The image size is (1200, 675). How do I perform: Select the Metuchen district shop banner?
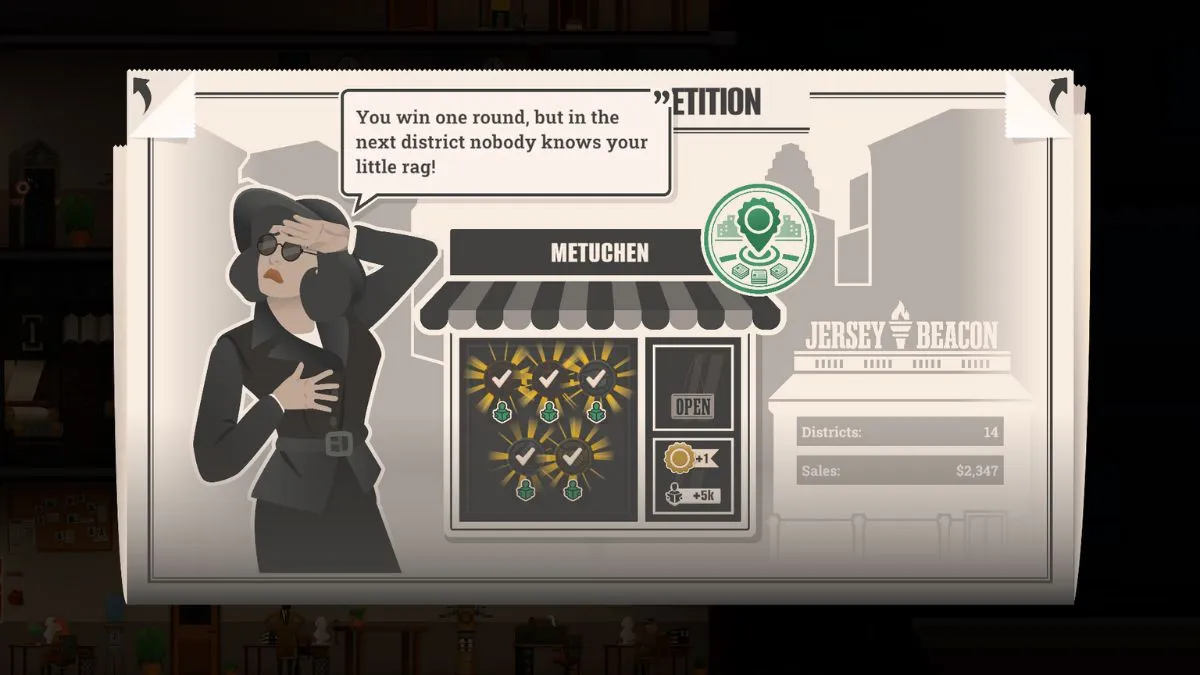600,253
